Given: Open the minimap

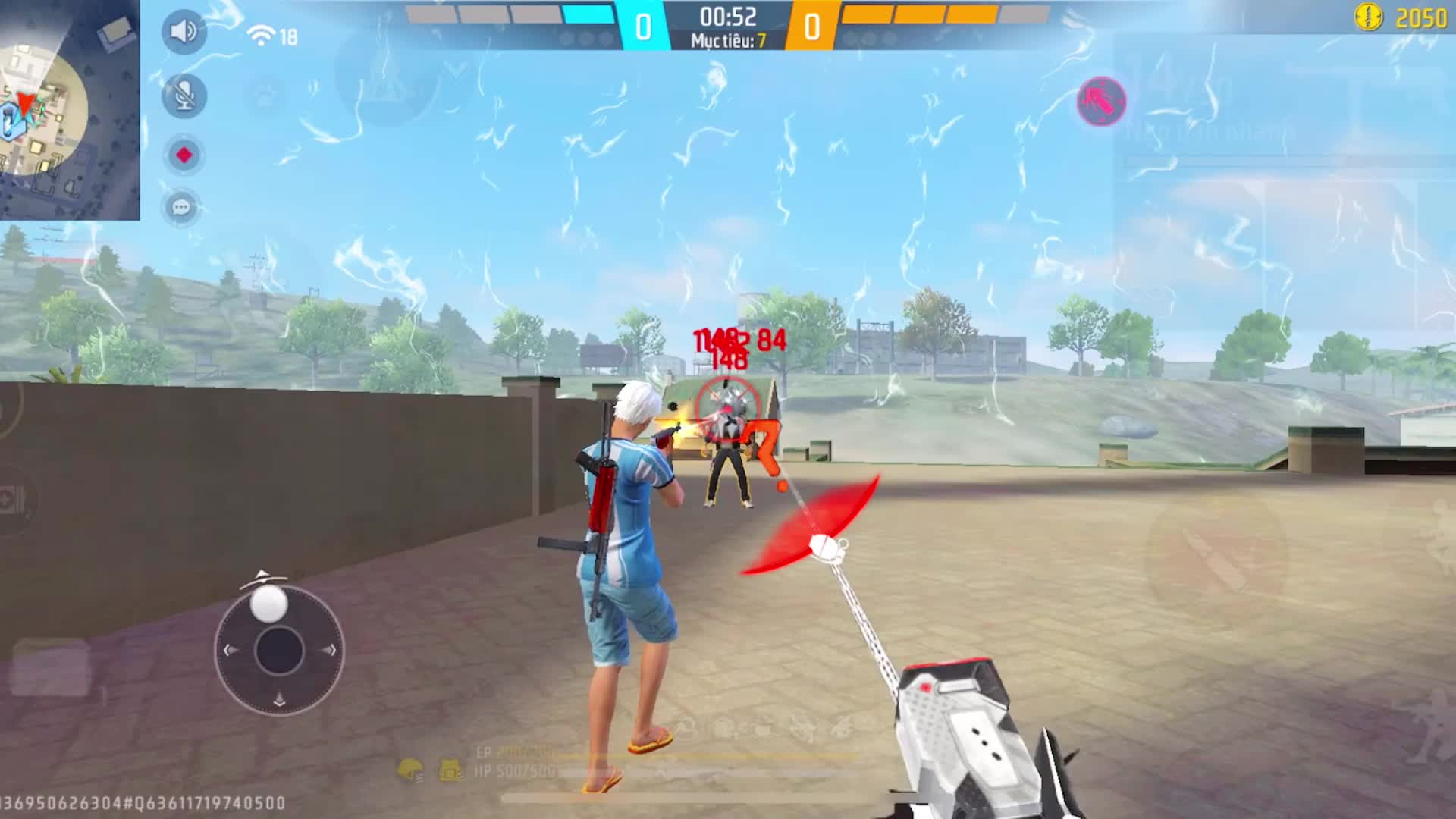Looking at the screenshot, I should [x=69, y=110].
